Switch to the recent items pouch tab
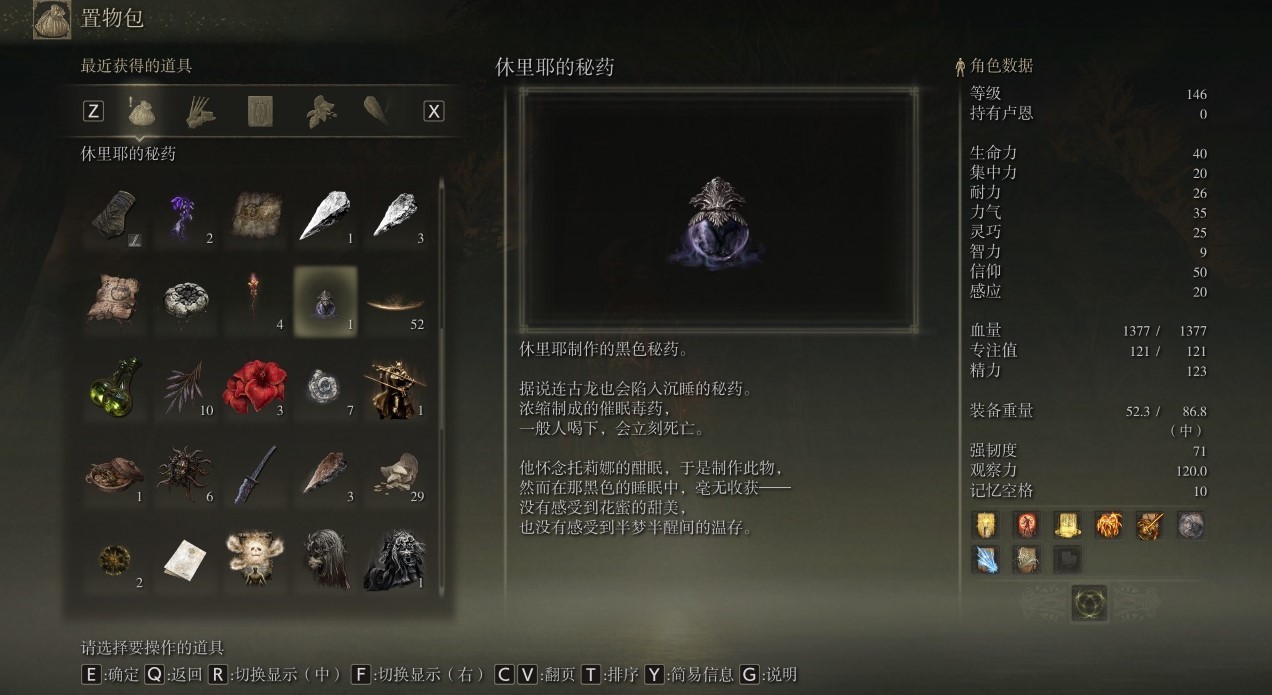 [x=141, y=111]
